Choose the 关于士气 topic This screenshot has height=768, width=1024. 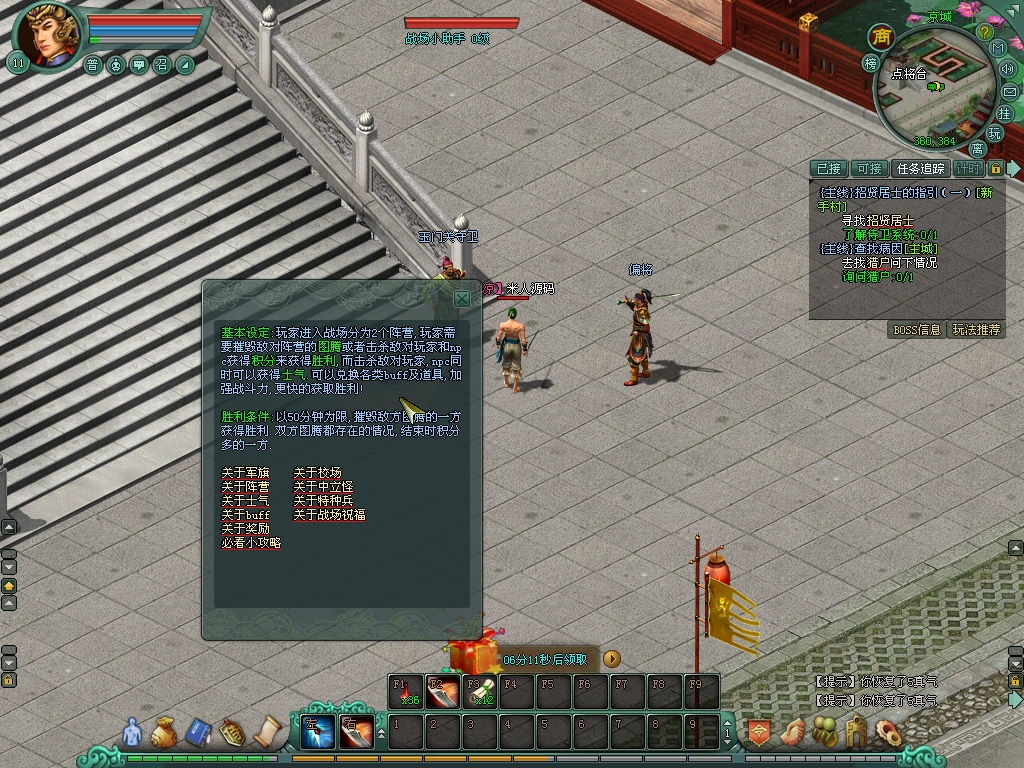[245, 501]
